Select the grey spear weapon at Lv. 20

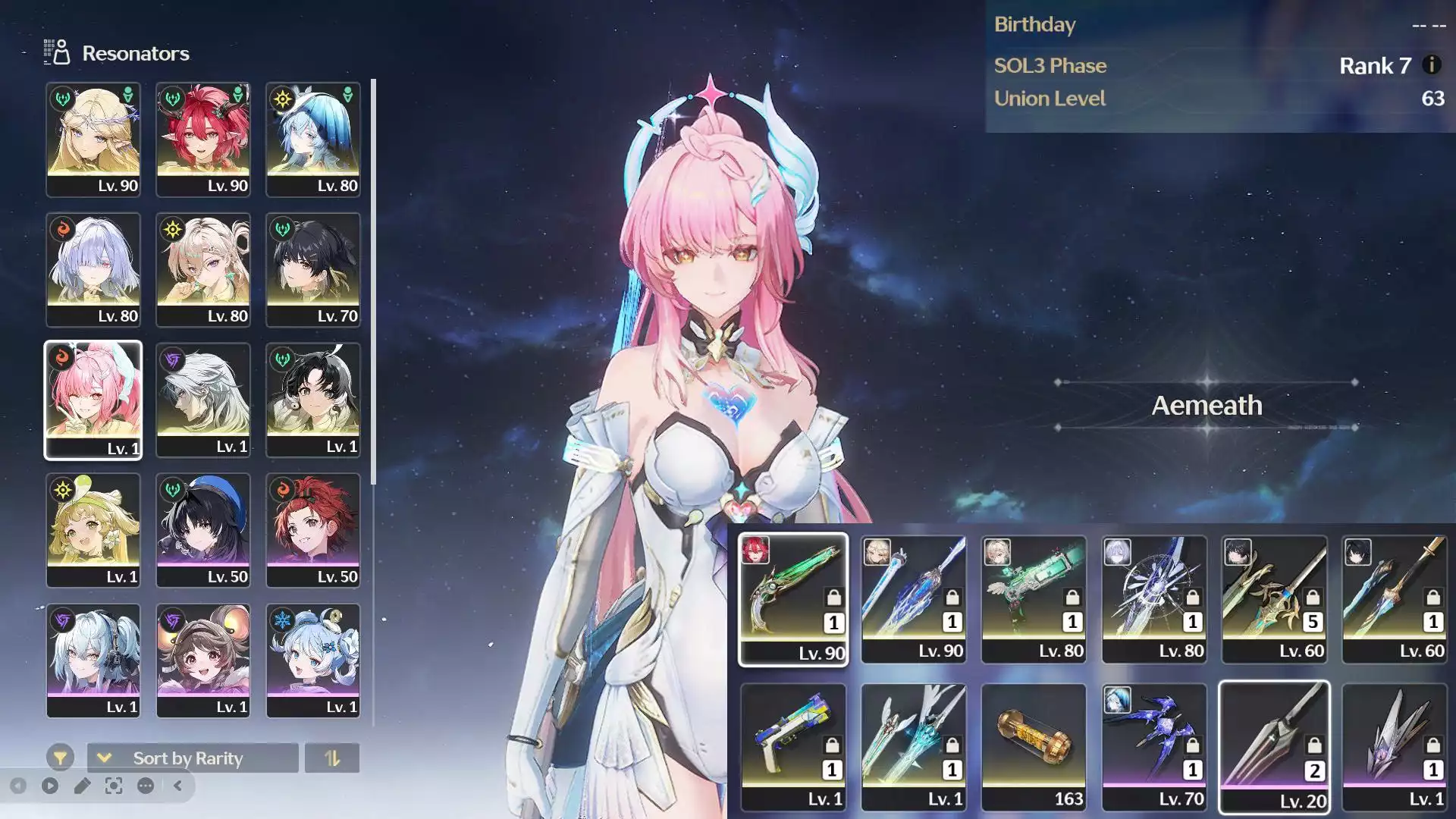click(x=1274, y=746)
